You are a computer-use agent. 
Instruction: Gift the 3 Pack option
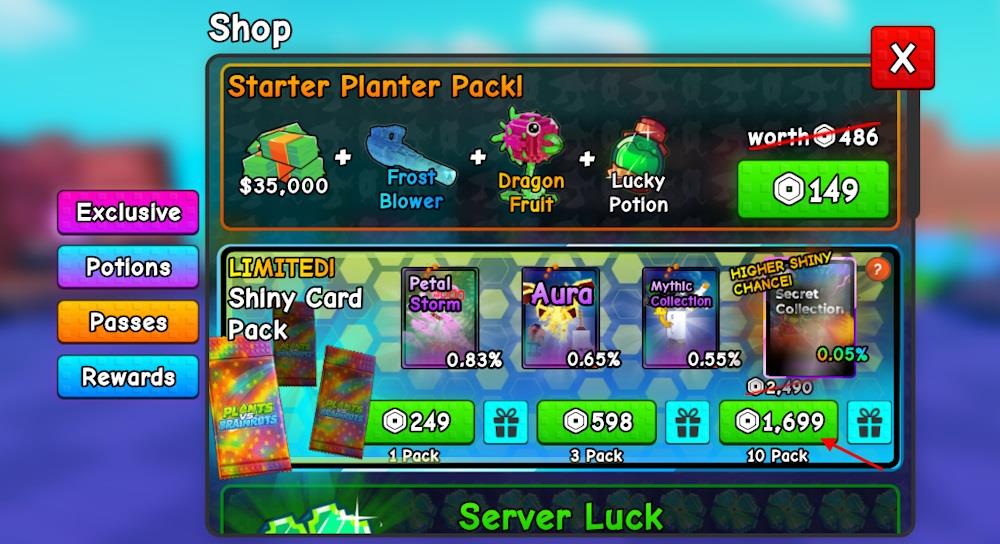pyautogui.click(x=687, y=423)
